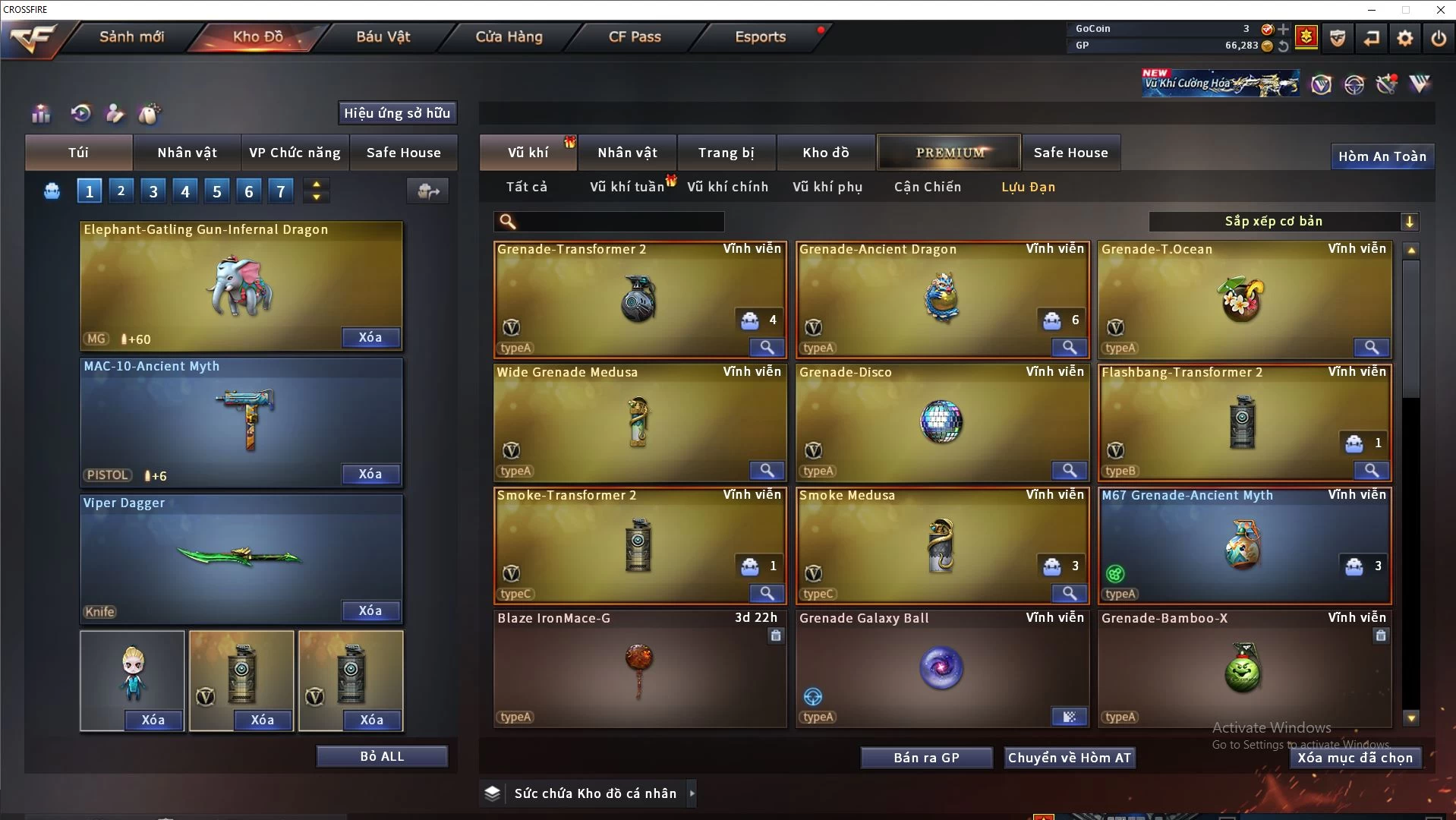Screen dimensions: 1456x820
Task: Open the Hòm An Toàn safe box
Action: (1382, 156)
